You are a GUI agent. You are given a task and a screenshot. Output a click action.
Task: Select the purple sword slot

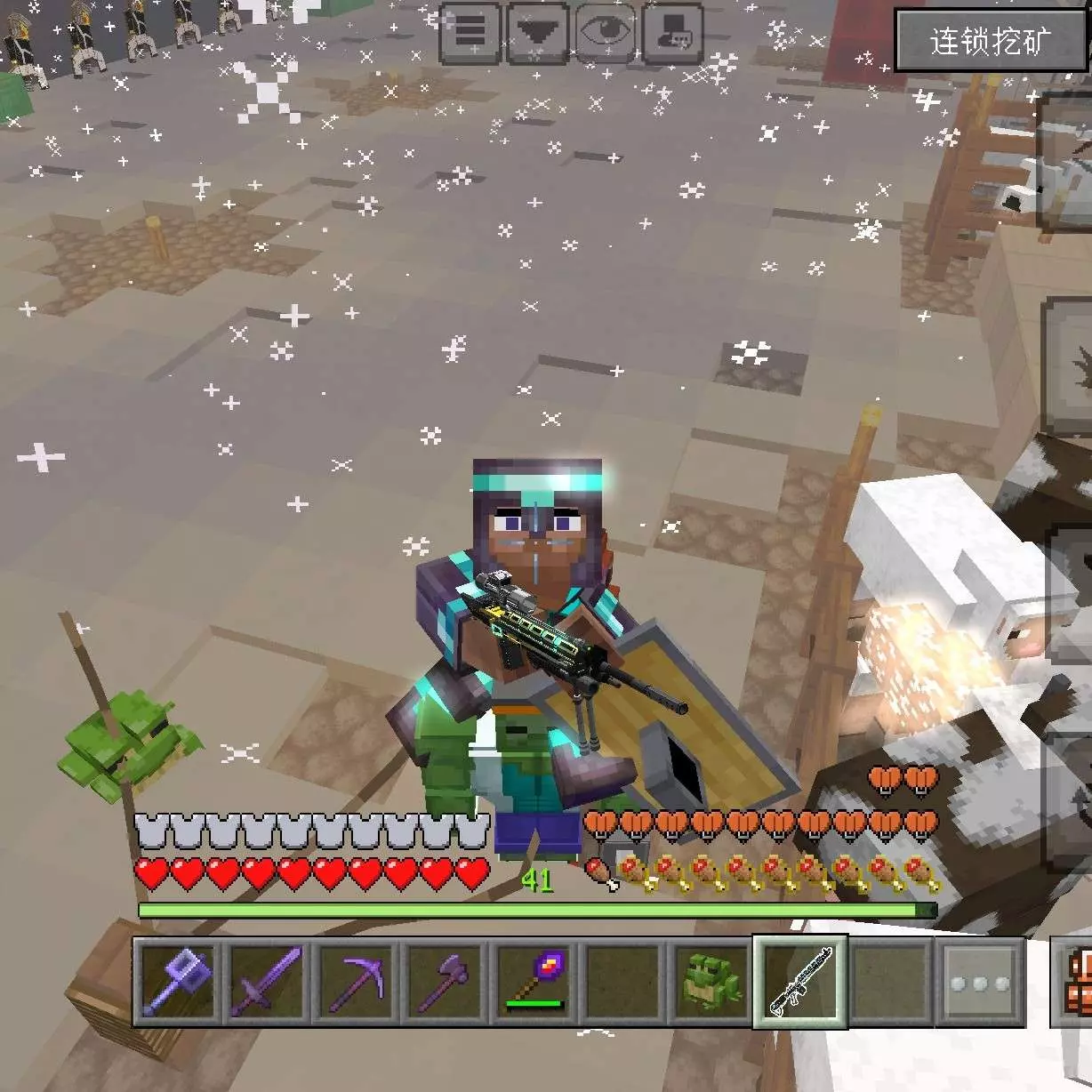[267, 982]
